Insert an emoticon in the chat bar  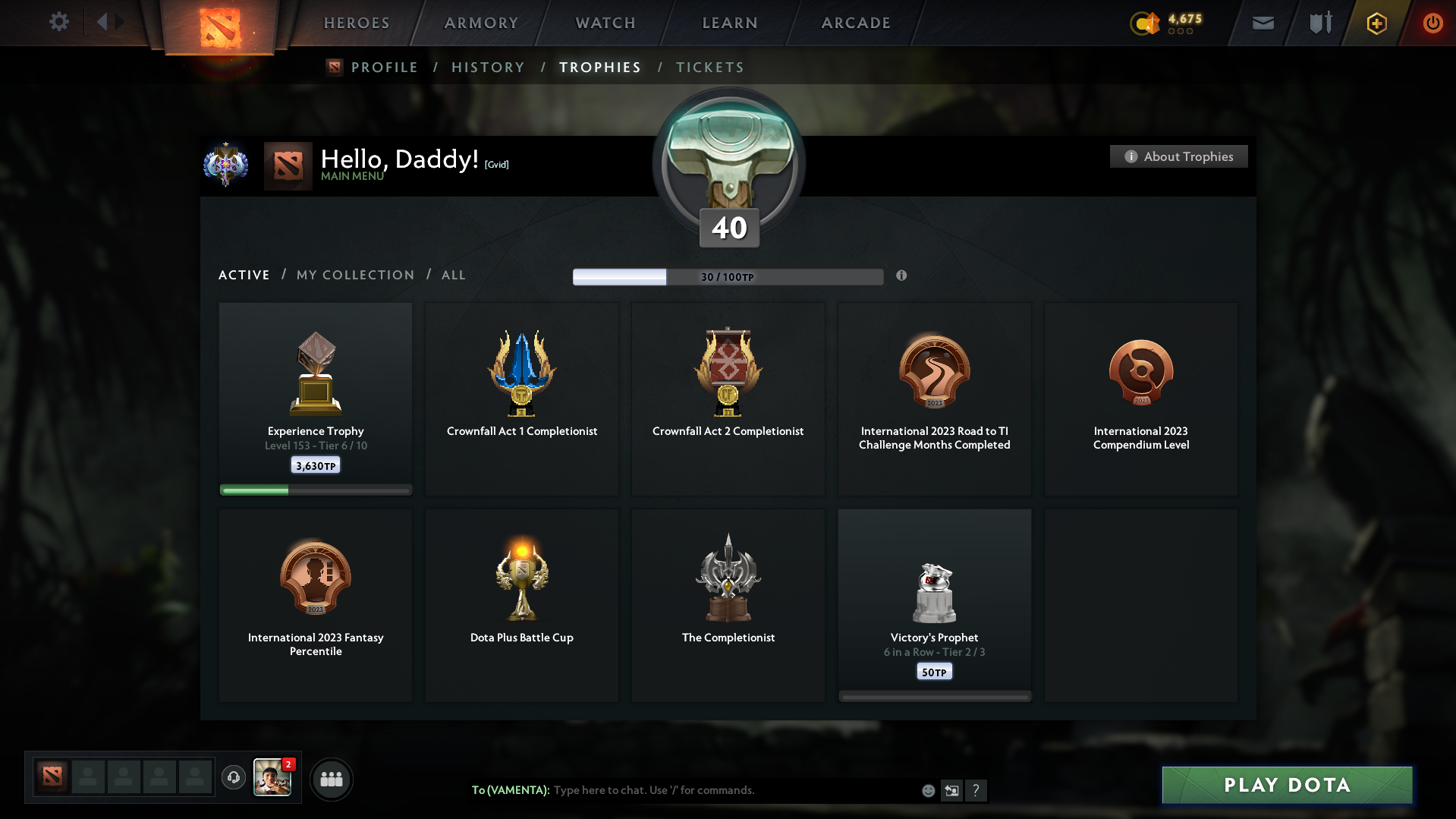tap(927, 790)
